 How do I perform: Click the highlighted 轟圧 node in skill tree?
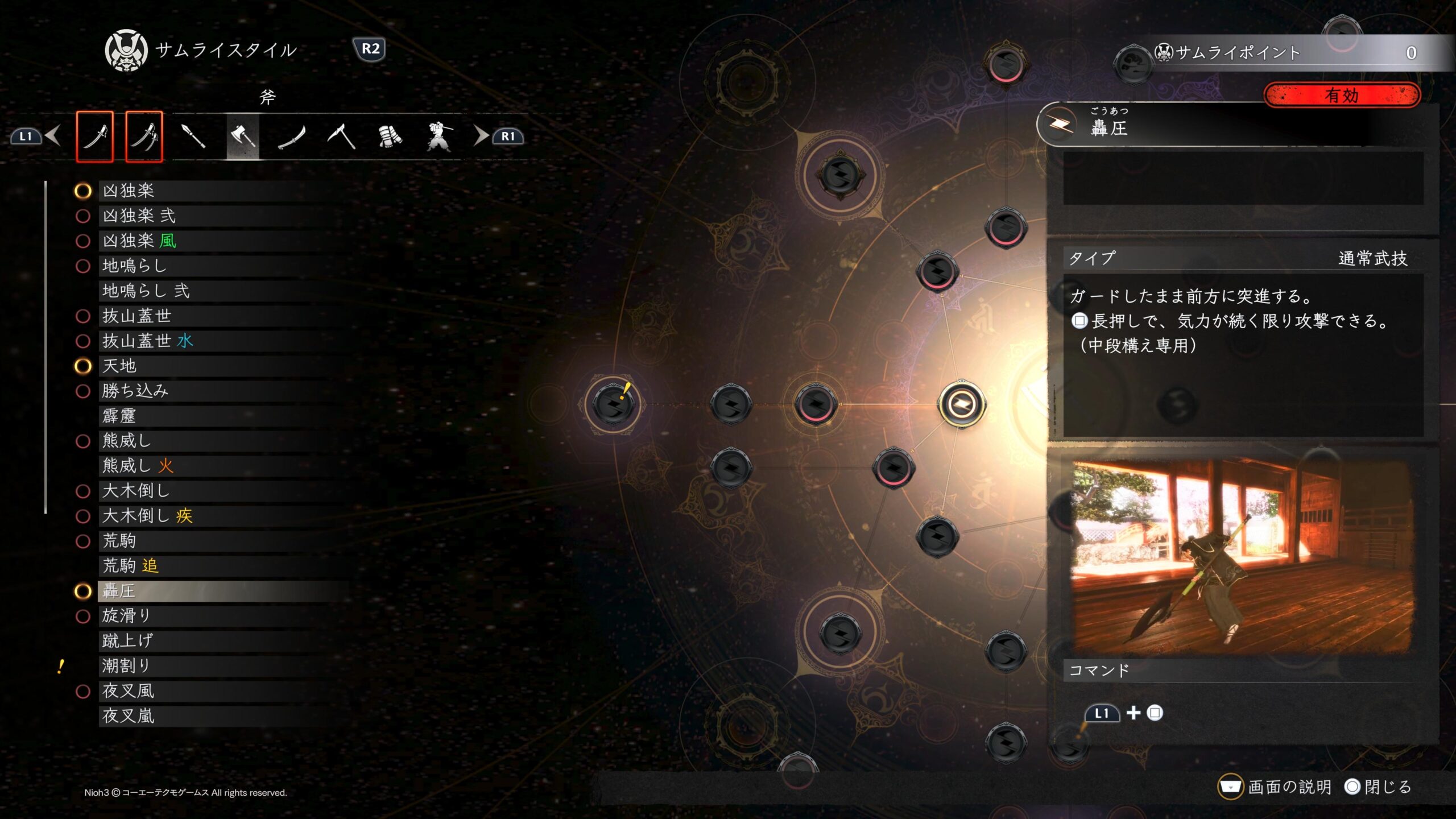tap(961, 404)
